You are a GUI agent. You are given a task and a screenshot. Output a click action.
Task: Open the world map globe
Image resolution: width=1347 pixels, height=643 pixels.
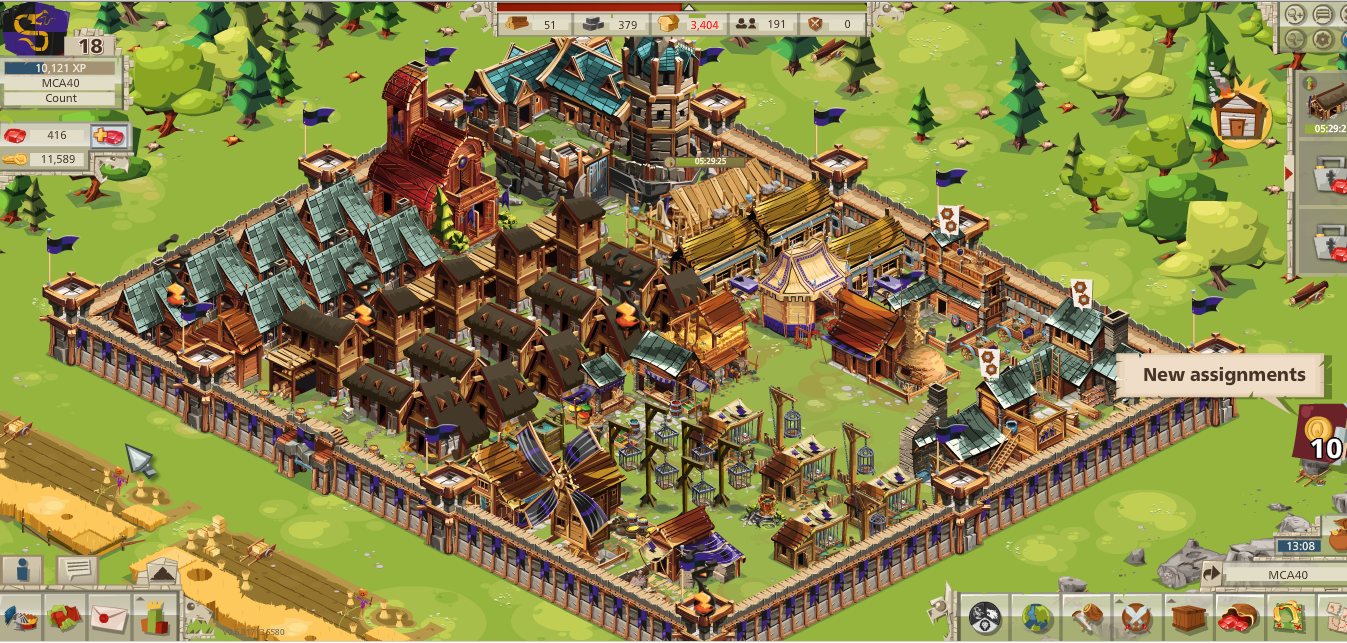tap(1034, 617)
